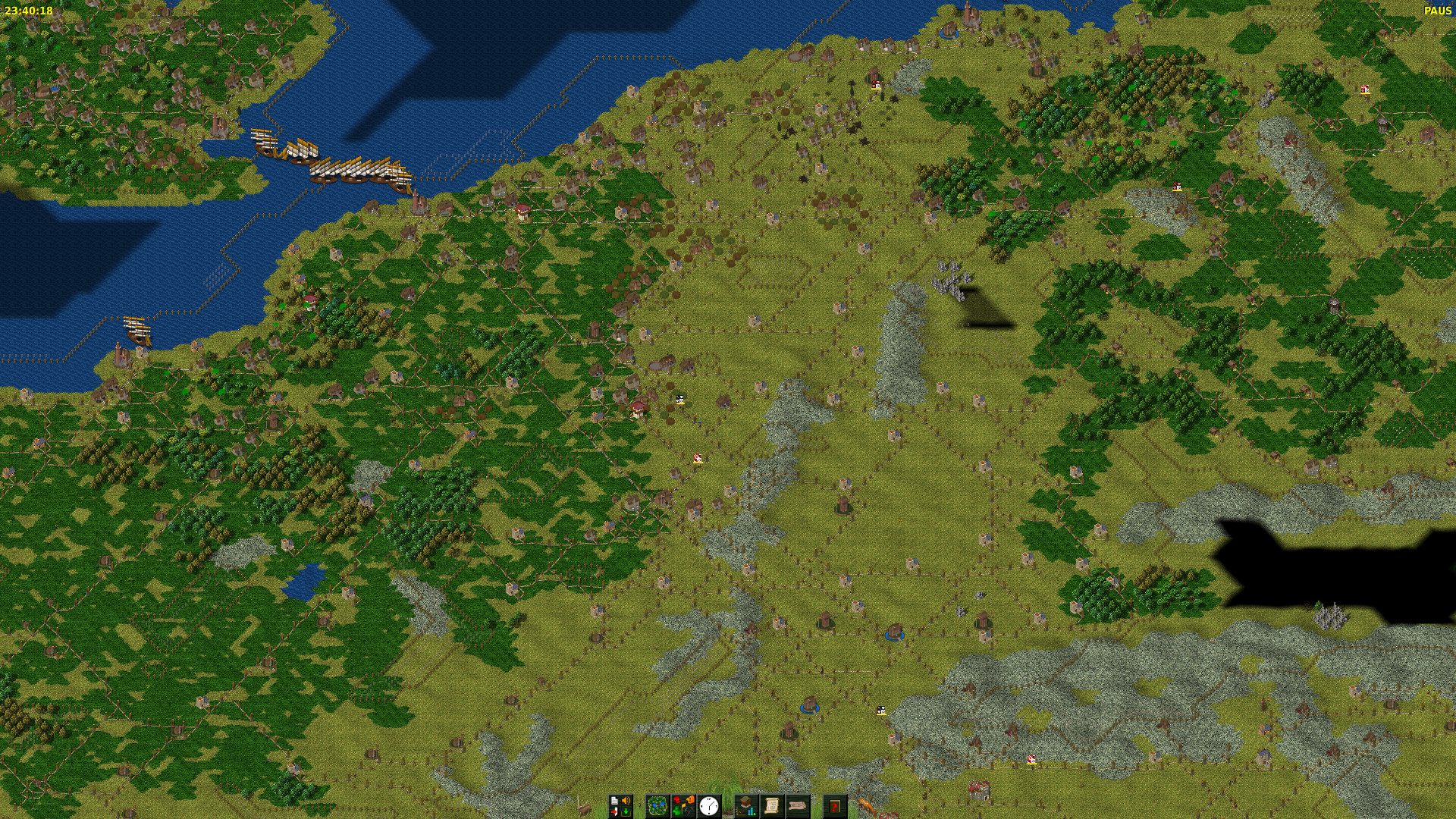This screenshot has width=1456, height=819.
Task: Open the help book with question mark
Action: [835, 805]
